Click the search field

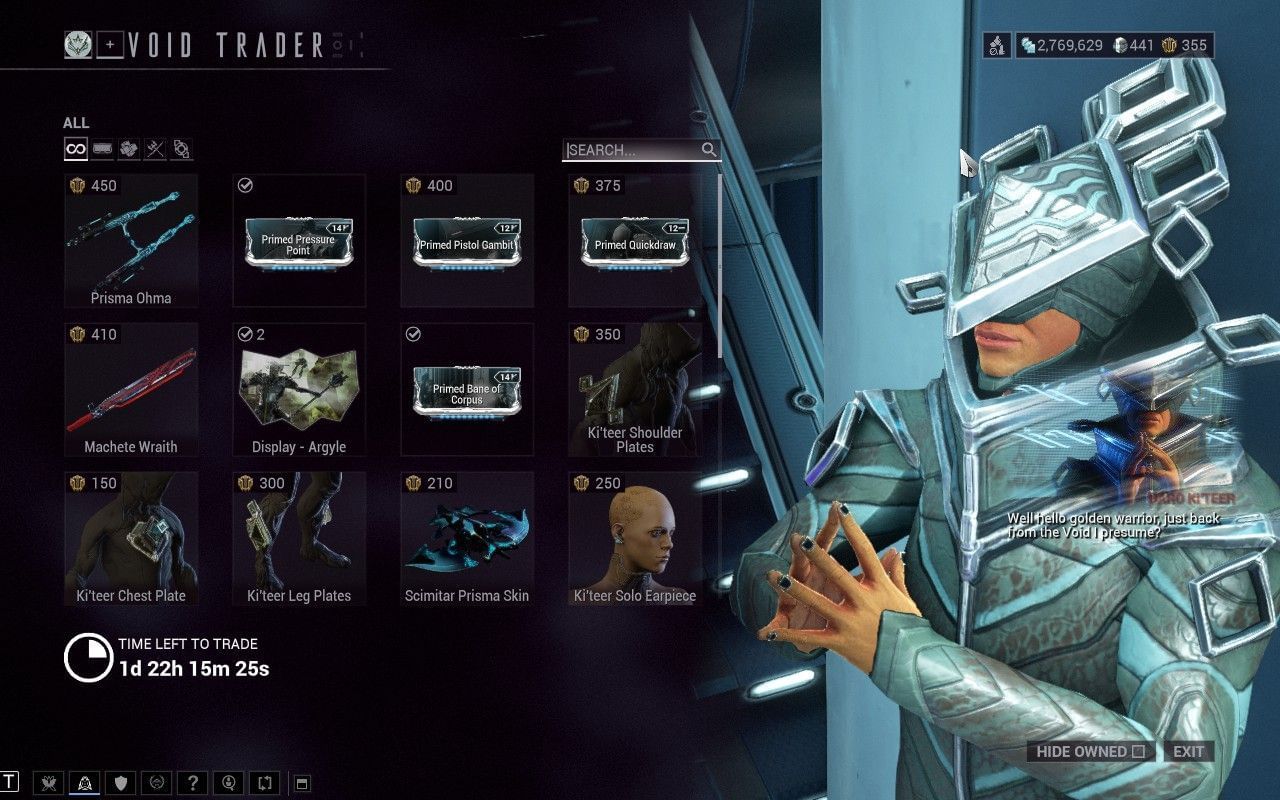click(632, 150)
